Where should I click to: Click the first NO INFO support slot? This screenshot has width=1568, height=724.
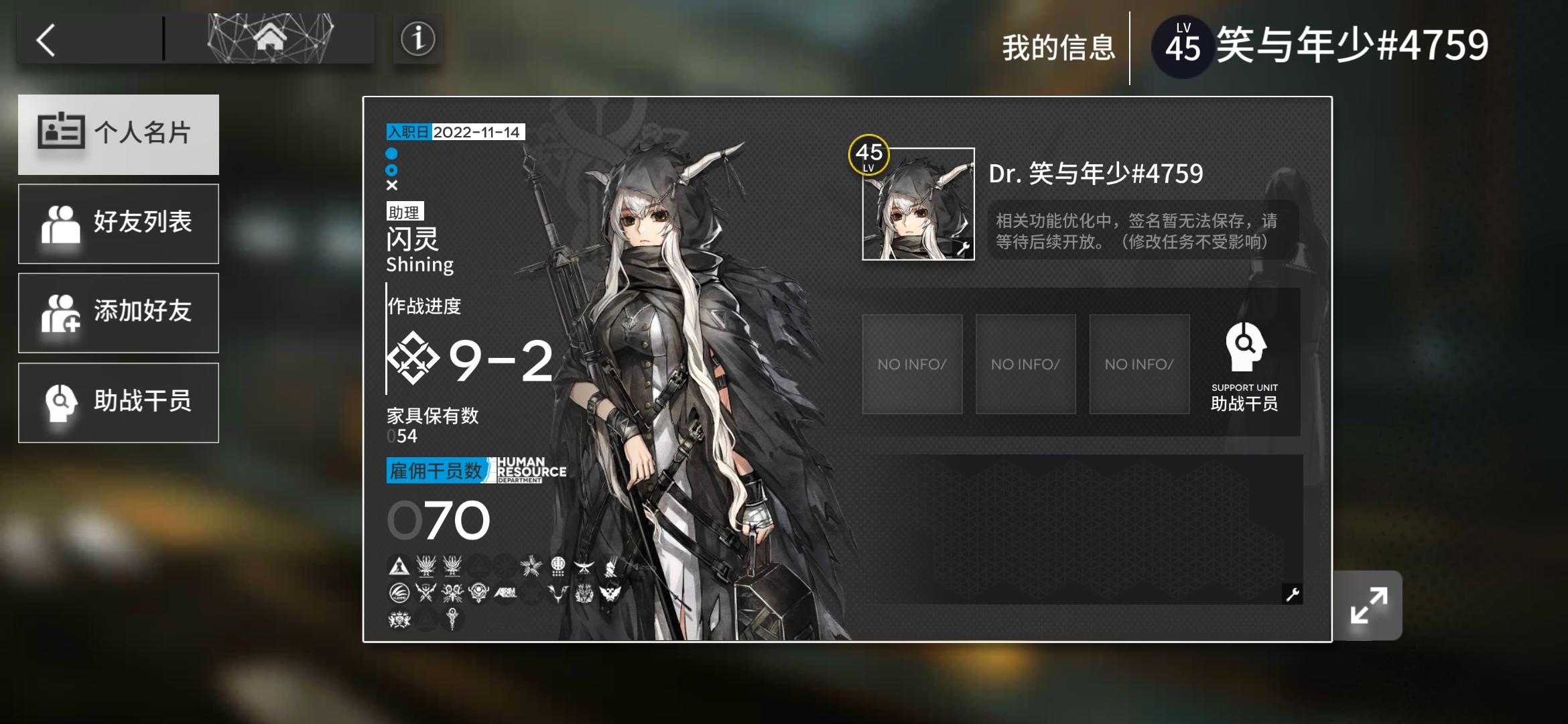[x=911, y=364]
